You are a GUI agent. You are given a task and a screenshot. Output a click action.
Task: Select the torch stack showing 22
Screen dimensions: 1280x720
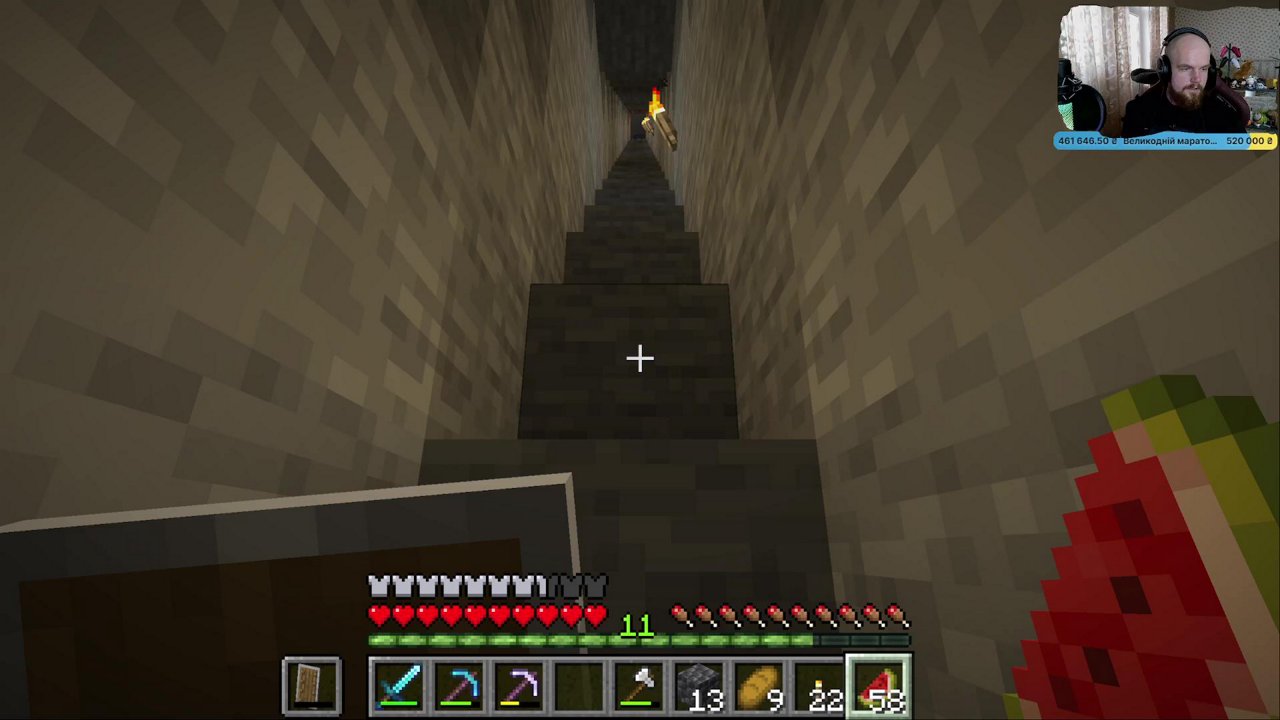tap(820, 685)
